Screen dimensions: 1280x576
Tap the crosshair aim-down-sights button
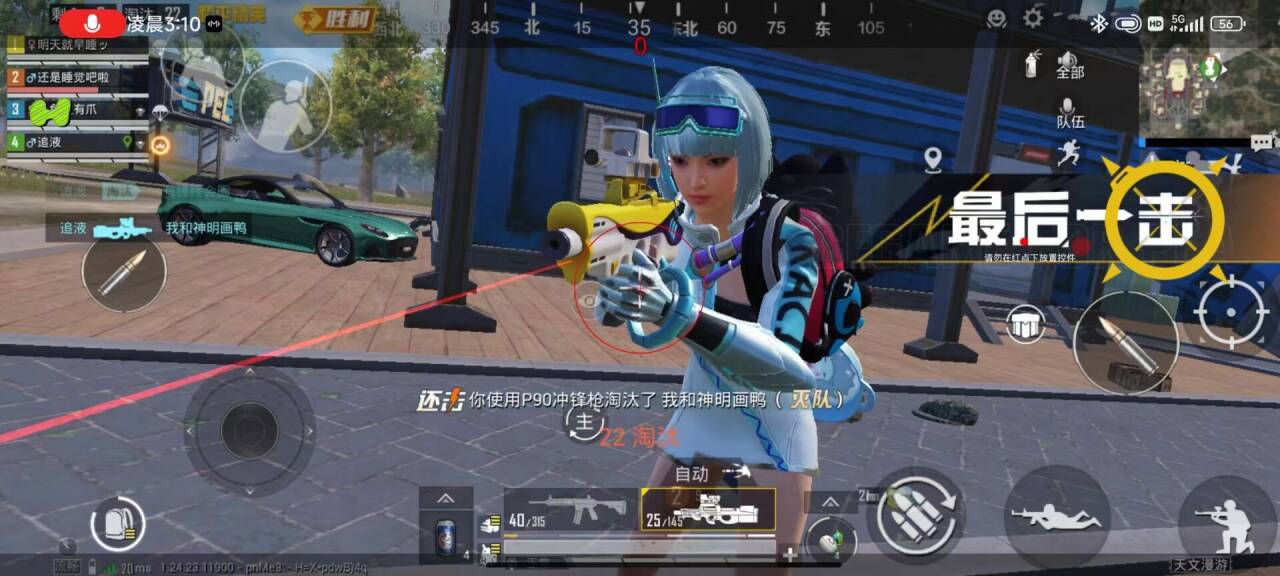pyautogui.click(x=1231, y=312)
